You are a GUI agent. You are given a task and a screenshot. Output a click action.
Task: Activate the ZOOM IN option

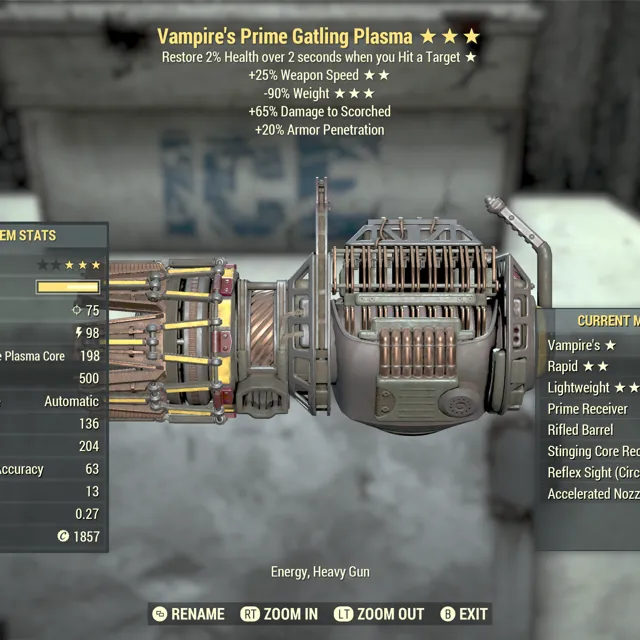280,614
